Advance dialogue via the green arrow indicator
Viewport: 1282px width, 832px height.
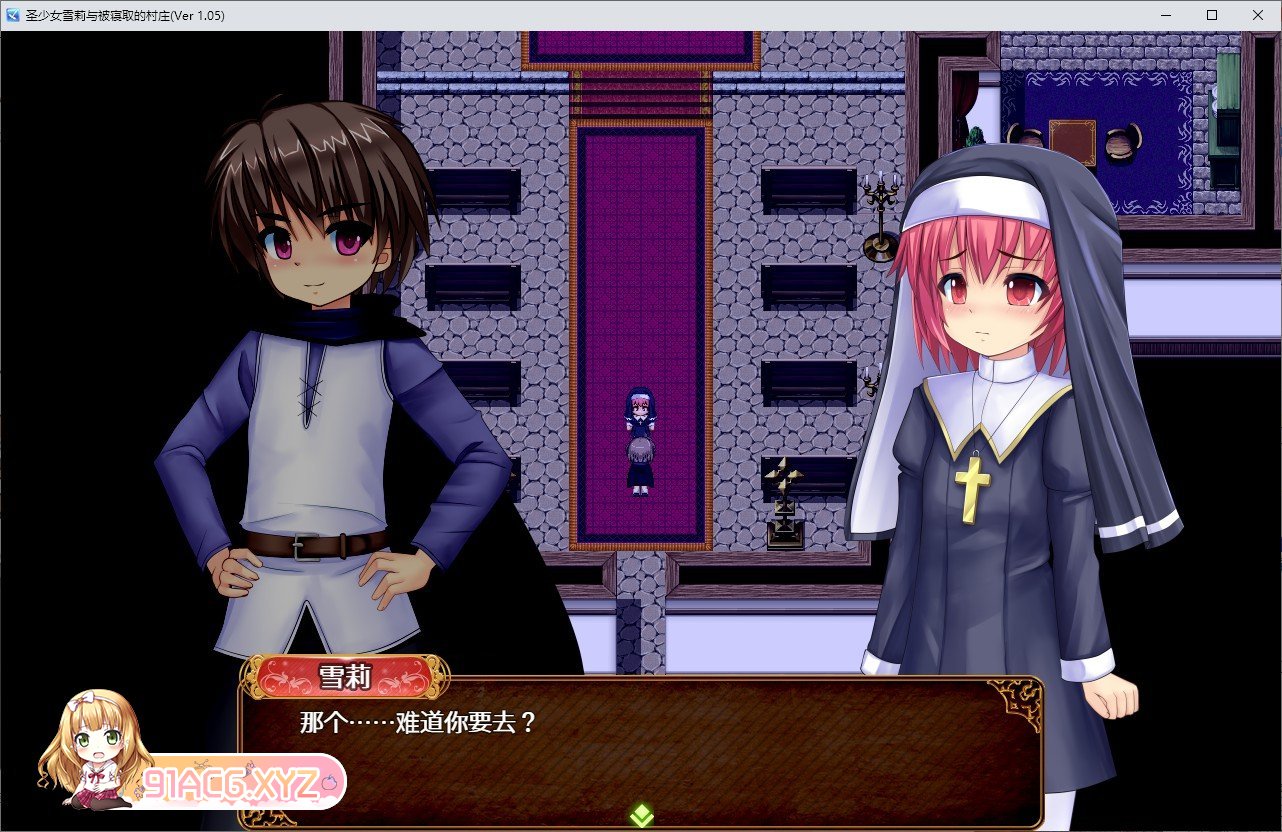coord(641,816)
